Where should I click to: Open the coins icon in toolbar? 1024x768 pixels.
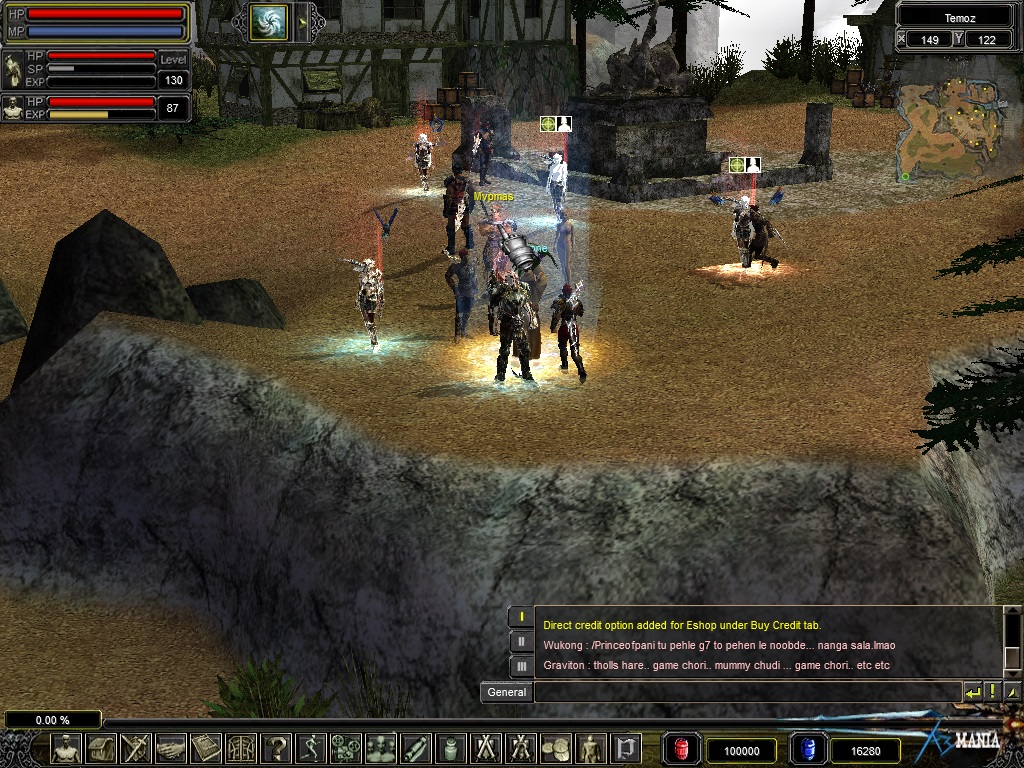556,748
